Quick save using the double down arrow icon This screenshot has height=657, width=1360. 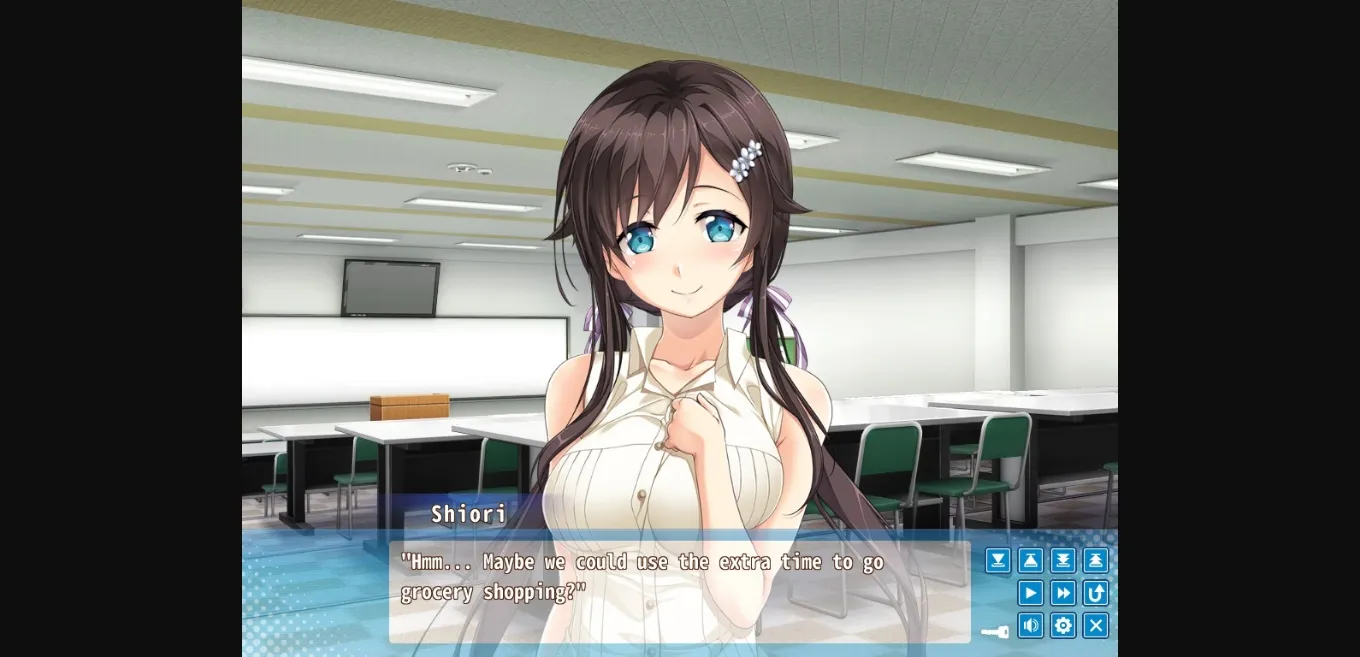[x=1063, y=561]
